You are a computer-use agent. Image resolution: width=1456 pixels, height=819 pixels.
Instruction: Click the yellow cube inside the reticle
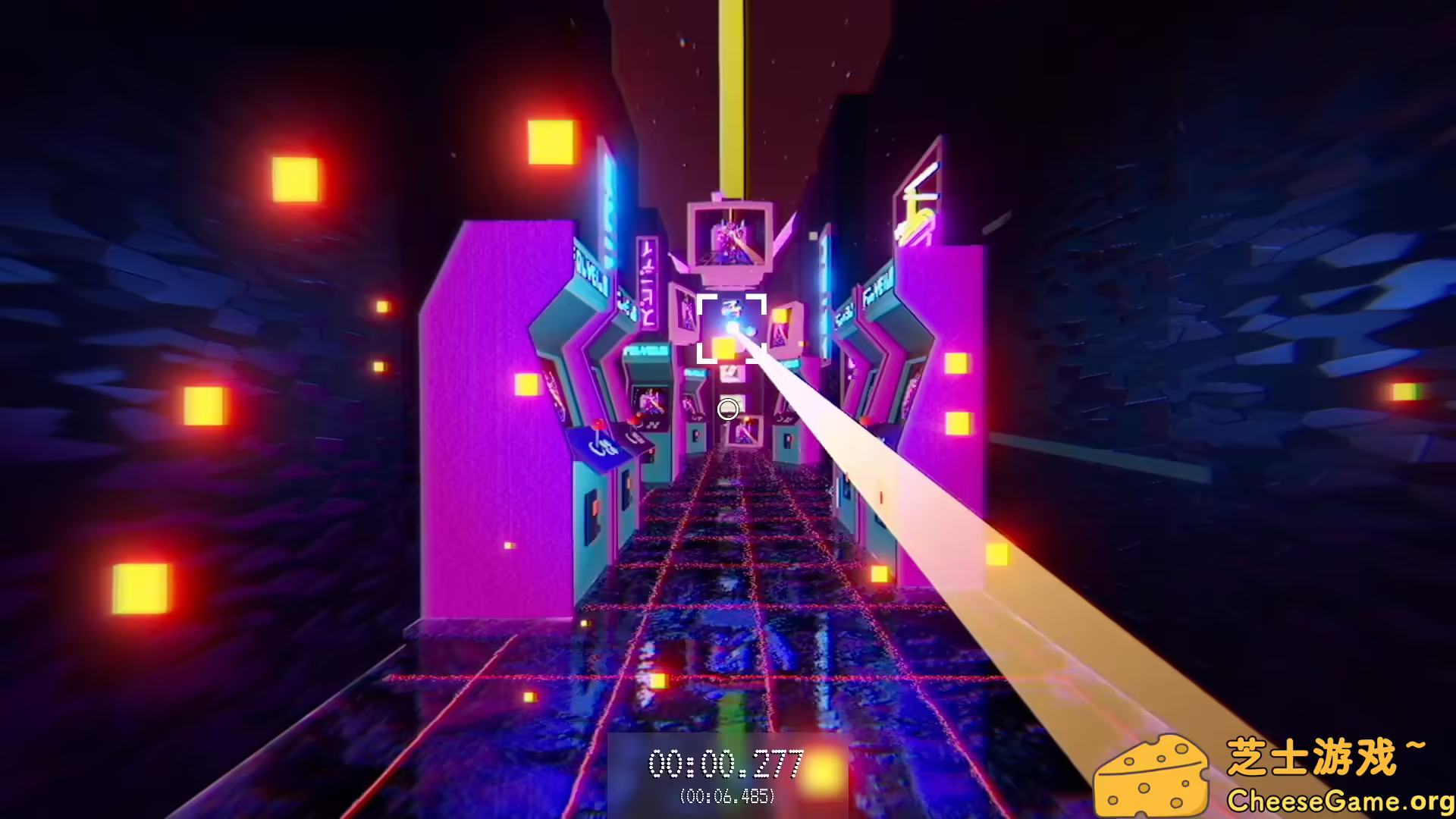(723, 347)
